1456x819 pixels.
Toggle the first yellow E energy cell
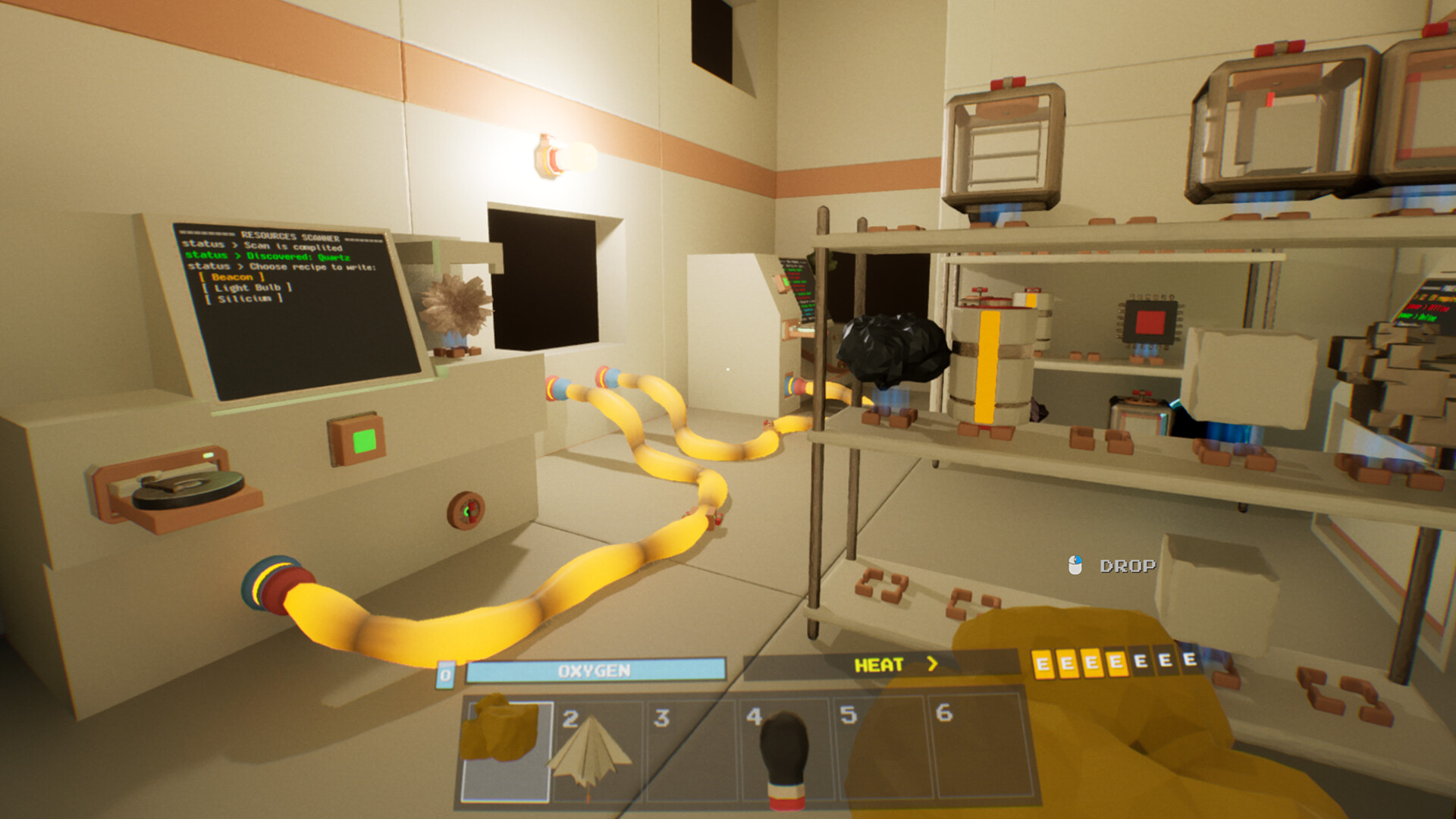pyautogui.click(x=1042, y=662)
